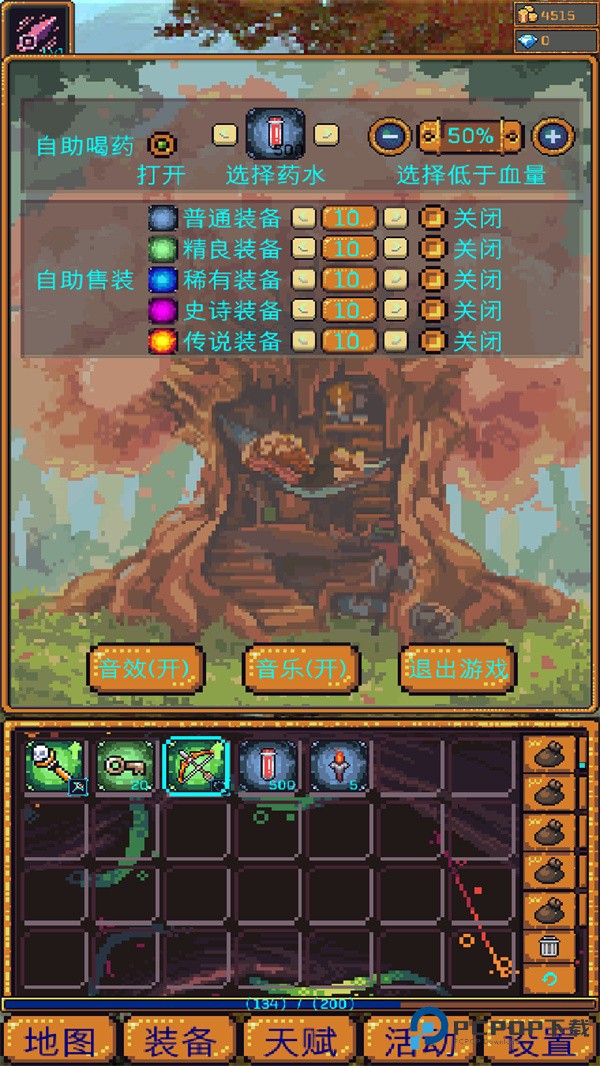Click the inventory refresh arrow button
The height and width of the screenshot is (1066, 600).
550,978
